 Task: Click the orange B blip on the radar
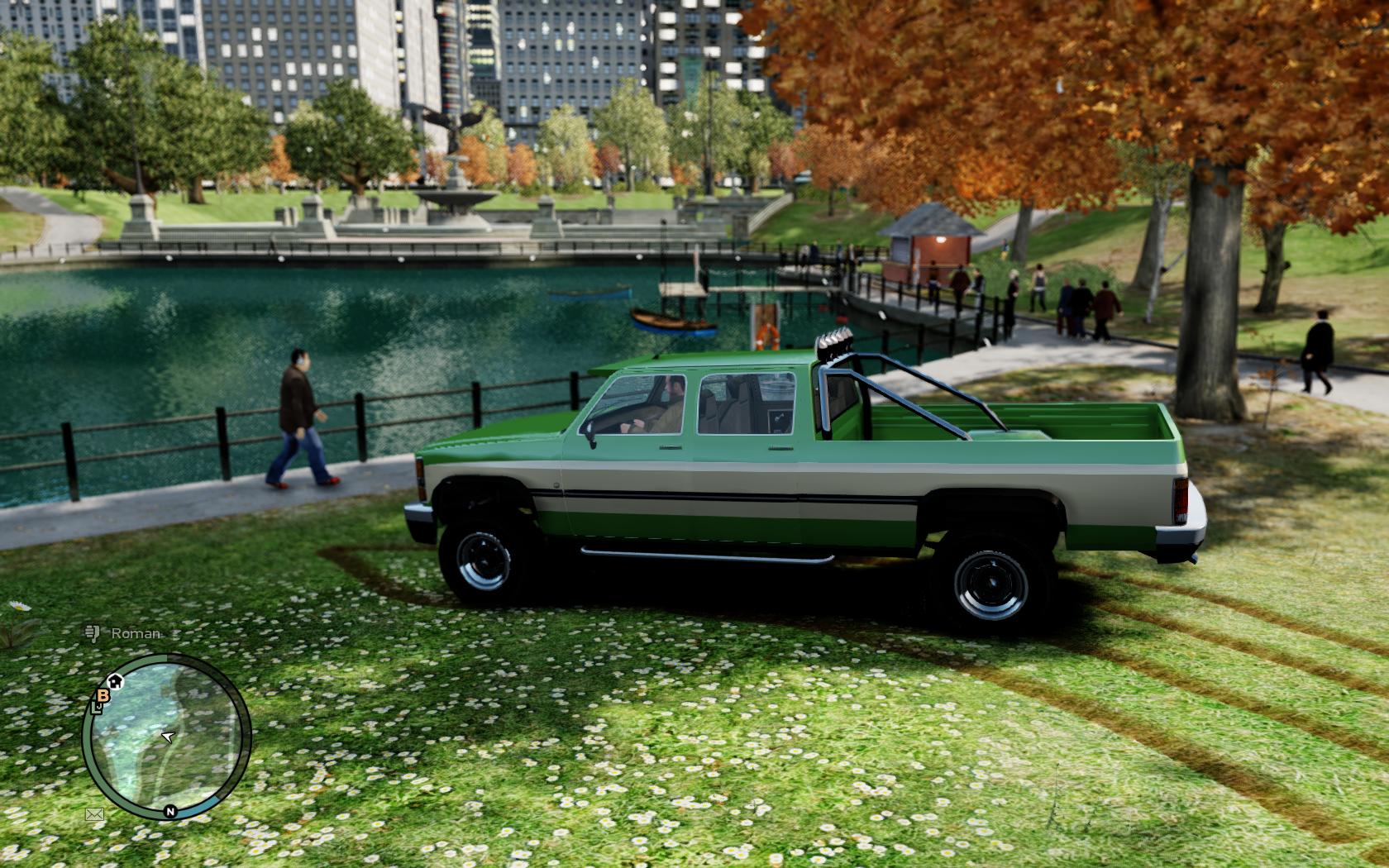point(103,696)
